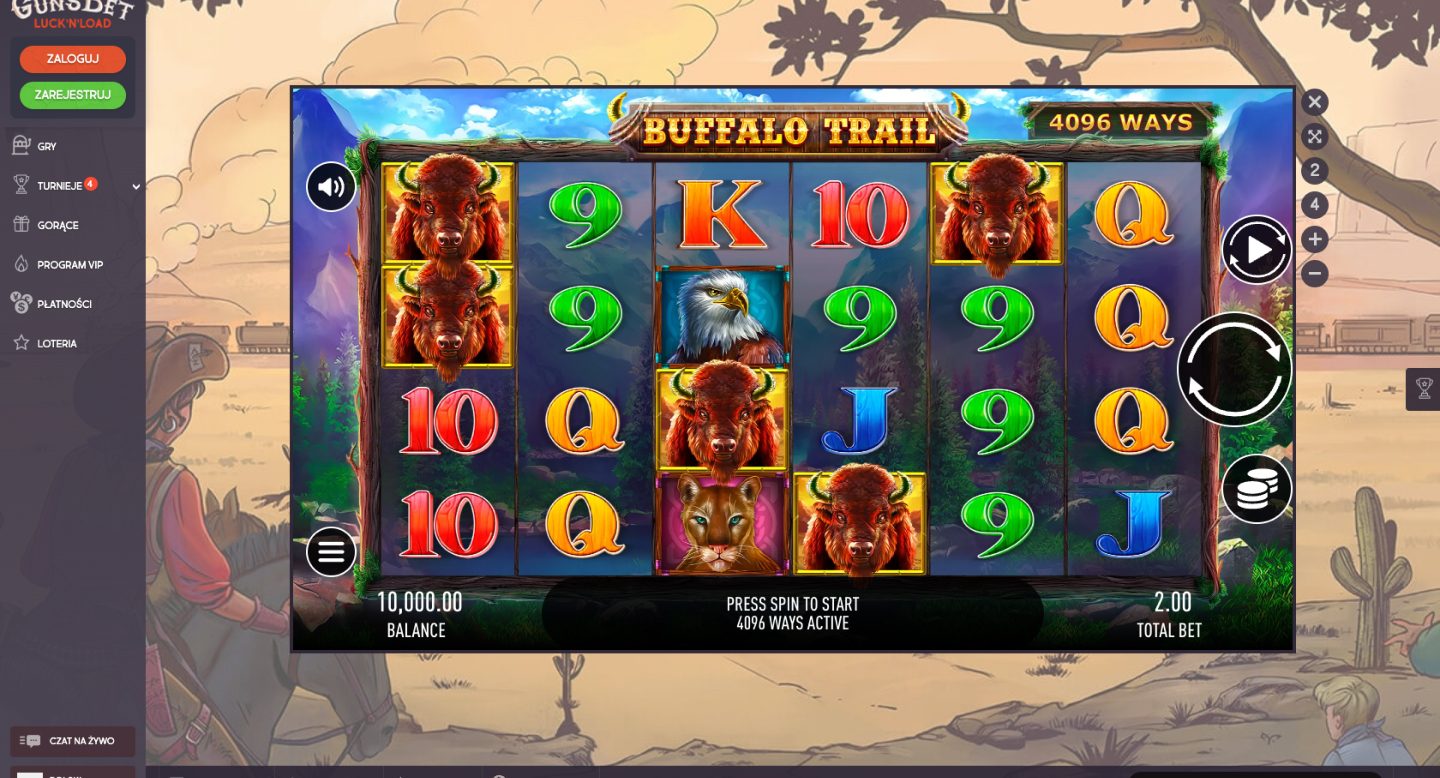
Task: Open bet settings via the coins icon
Action: tap(1257, 489)
